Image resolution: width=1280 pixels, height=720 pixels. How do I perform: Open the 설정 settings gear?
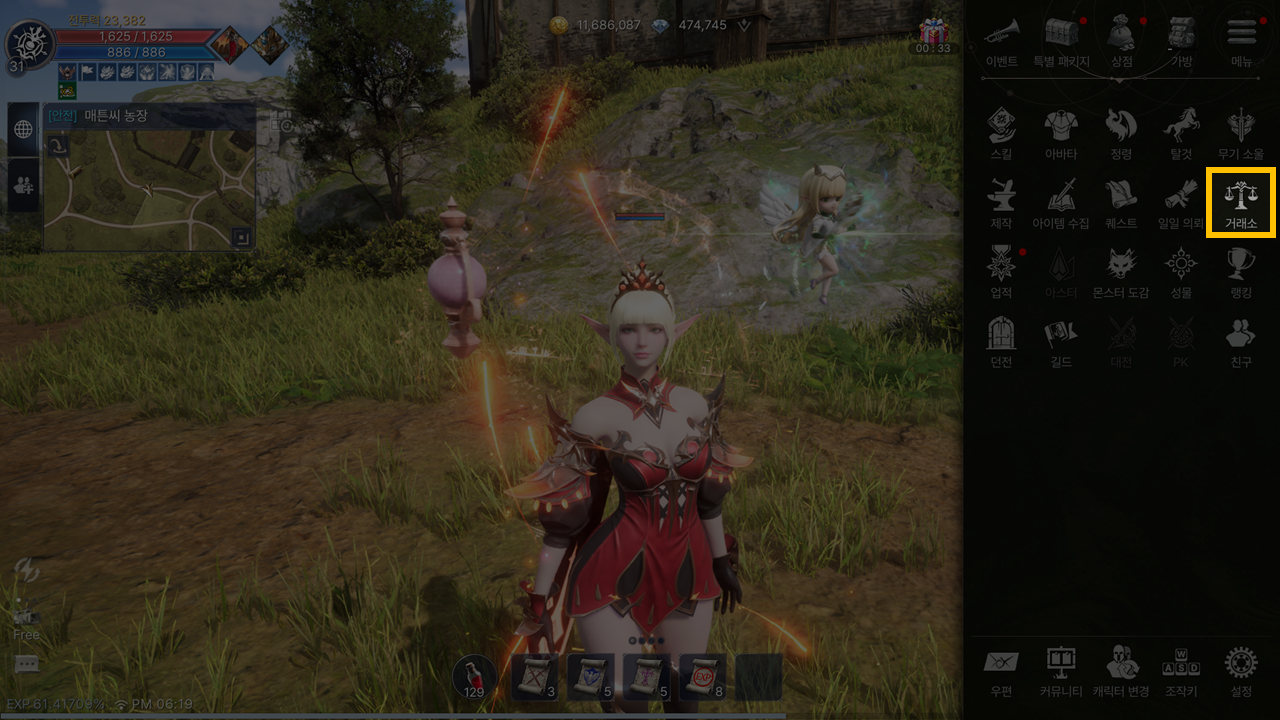1240,670
